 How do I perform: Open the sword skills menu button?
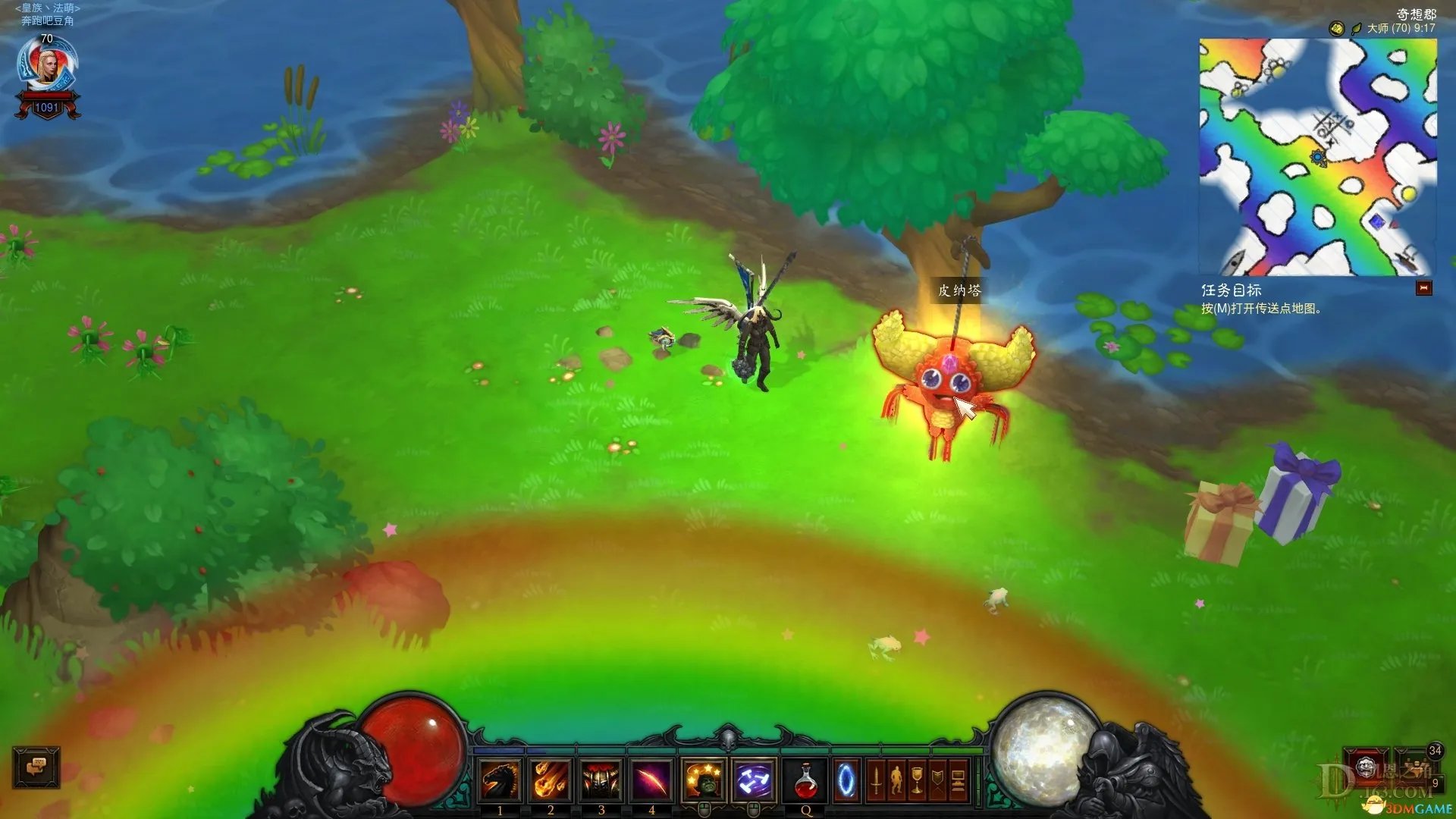click(876, 780)
